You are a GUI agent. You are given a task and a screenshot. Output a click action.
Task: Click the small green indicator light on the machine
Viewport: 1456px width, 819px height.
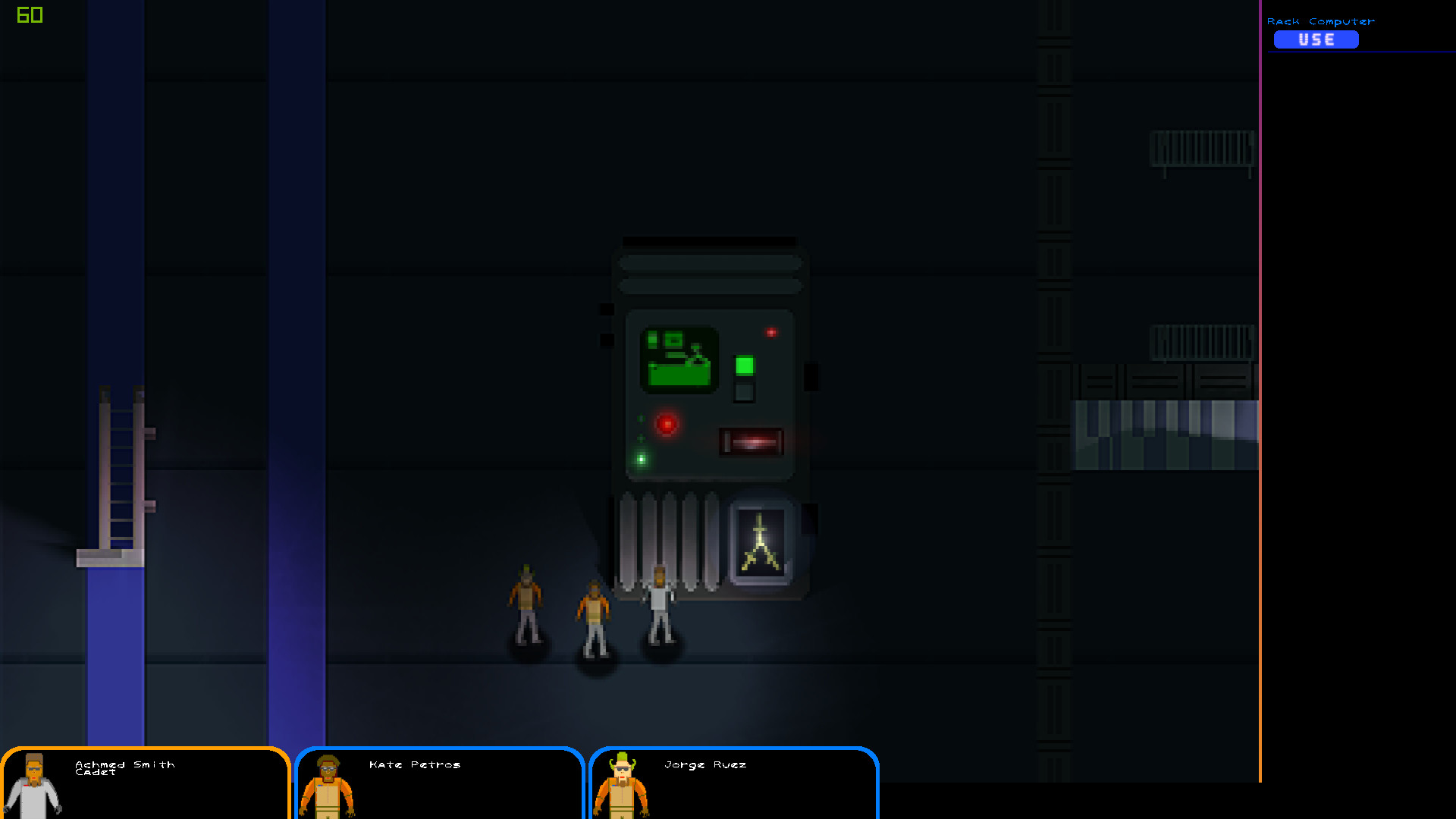pos(641,457)
